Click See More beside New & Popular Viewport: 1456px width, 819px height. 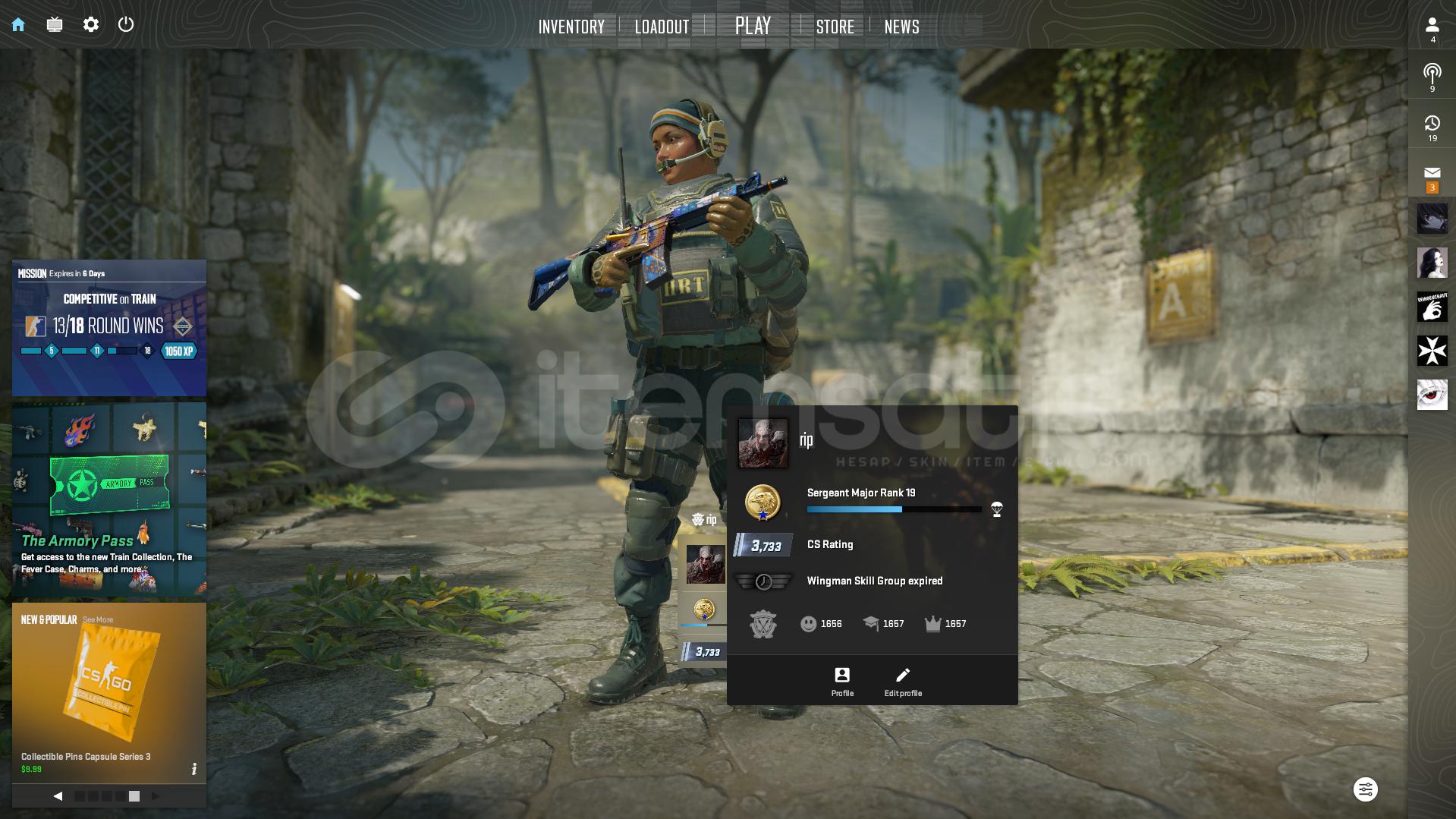pyautogui.click(x=98, y=620)
